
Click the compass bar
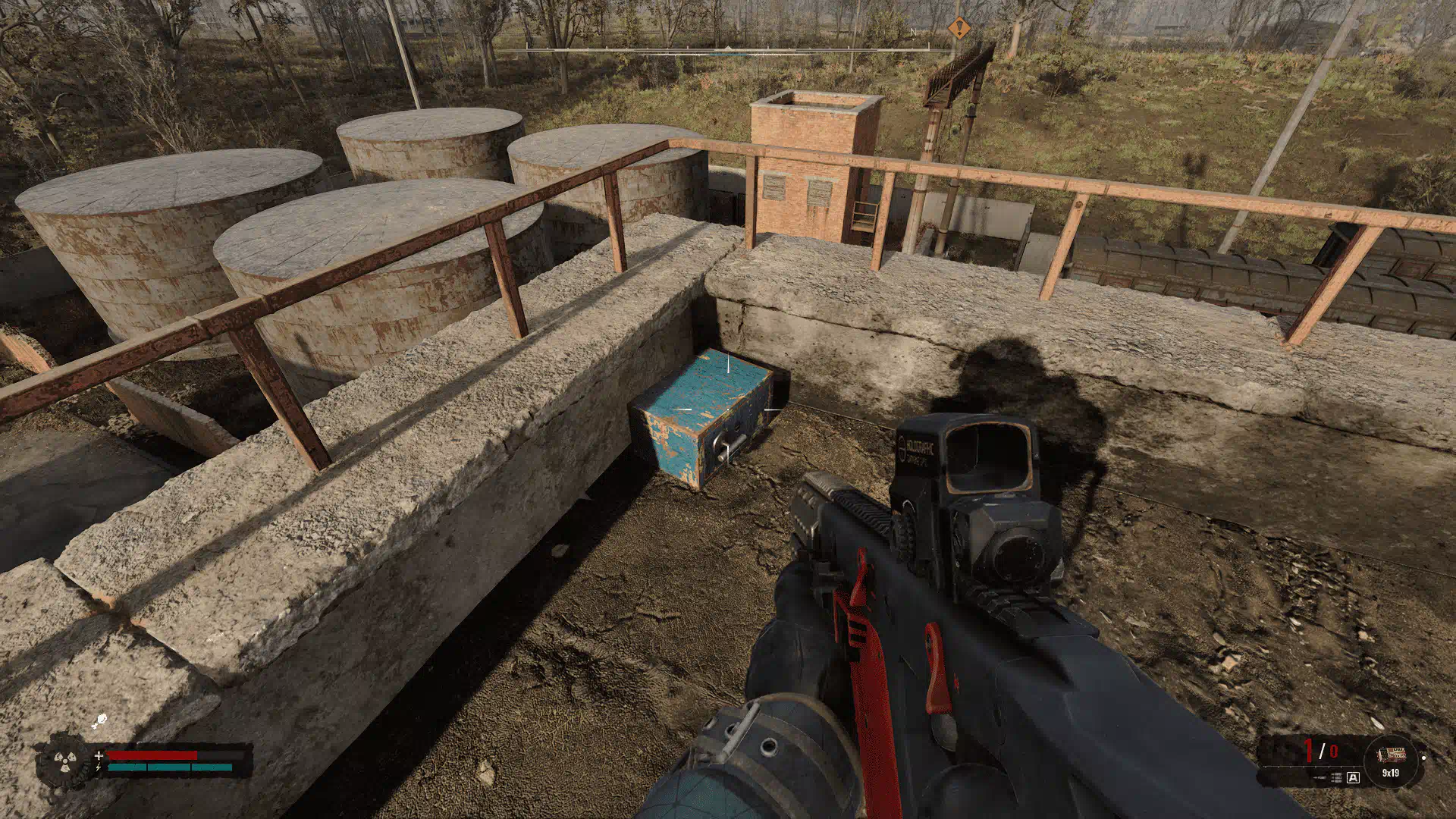(x=728, y=51)
